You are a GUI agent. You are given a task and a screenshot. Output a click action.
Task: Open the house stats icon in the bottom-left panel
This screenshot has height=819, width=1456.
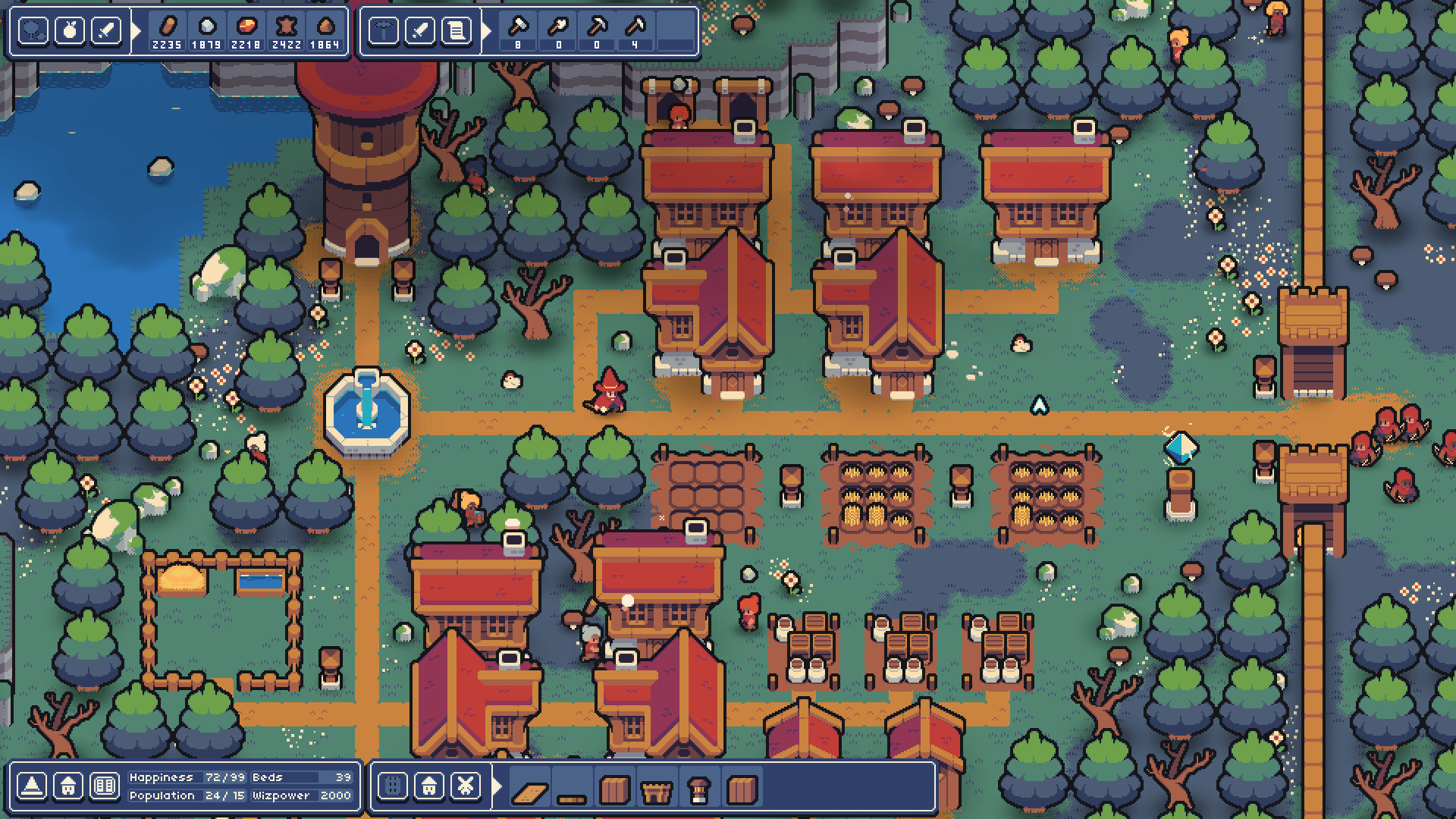(69, 786)
